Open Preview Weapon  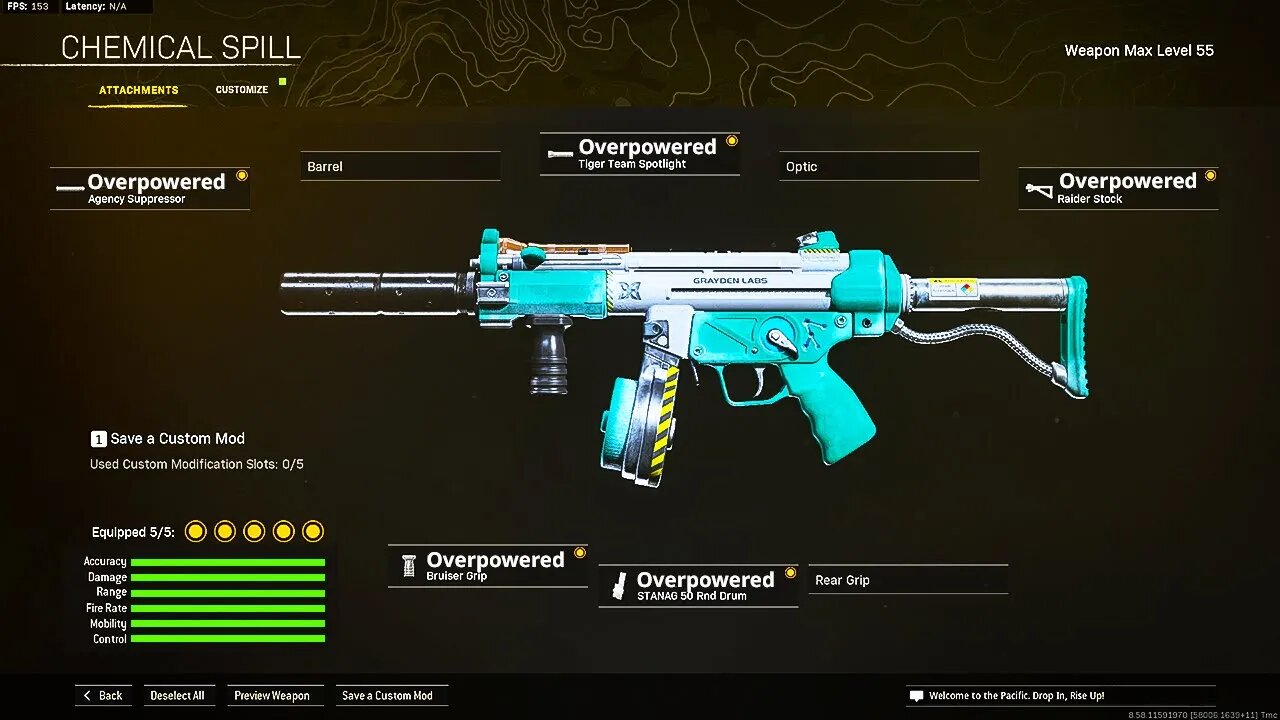click(x=275, y=695)
